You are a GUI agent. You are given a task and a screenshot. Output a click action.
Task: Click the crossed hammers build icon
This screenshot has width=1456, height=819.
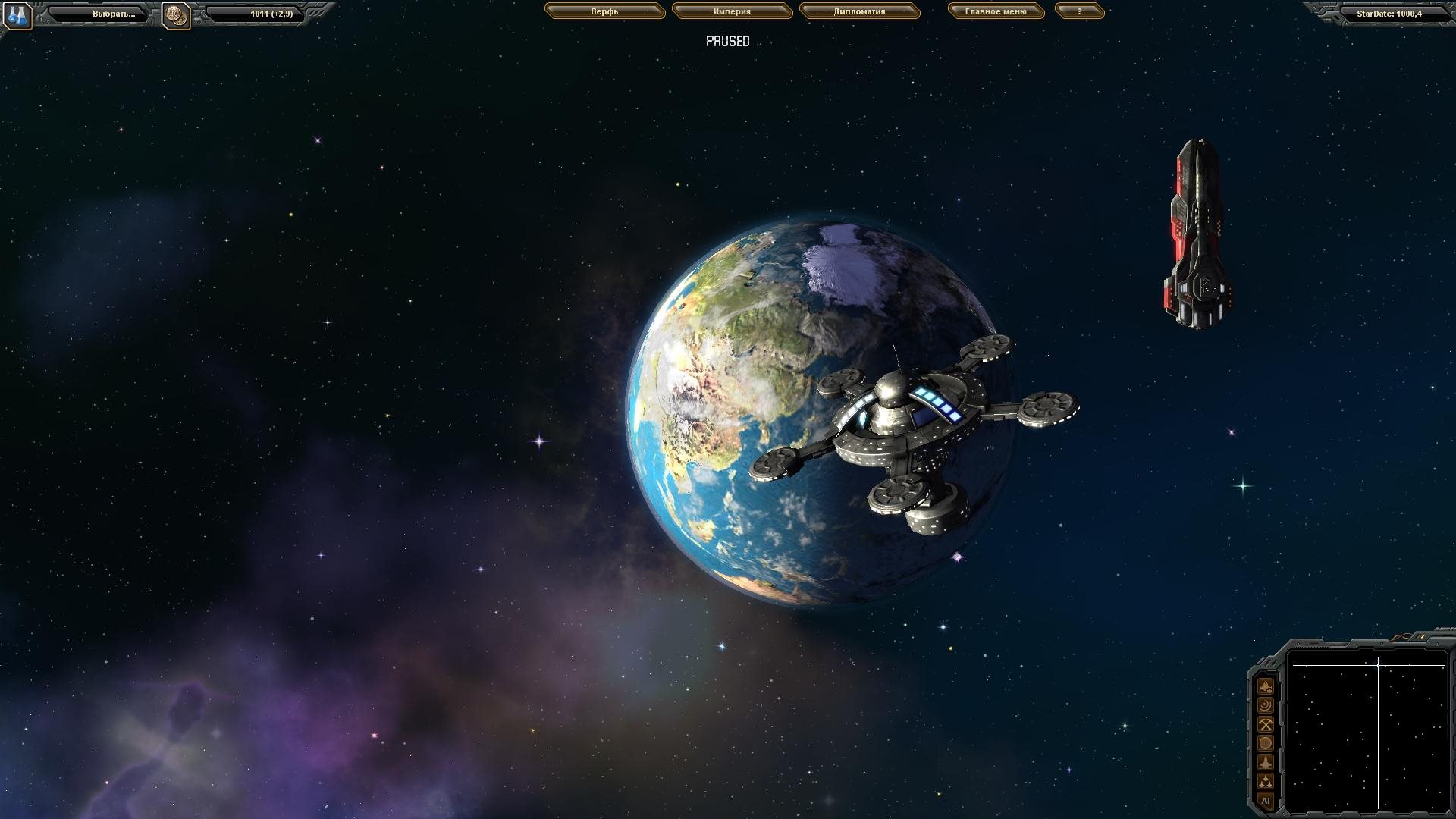[1266, 724]
